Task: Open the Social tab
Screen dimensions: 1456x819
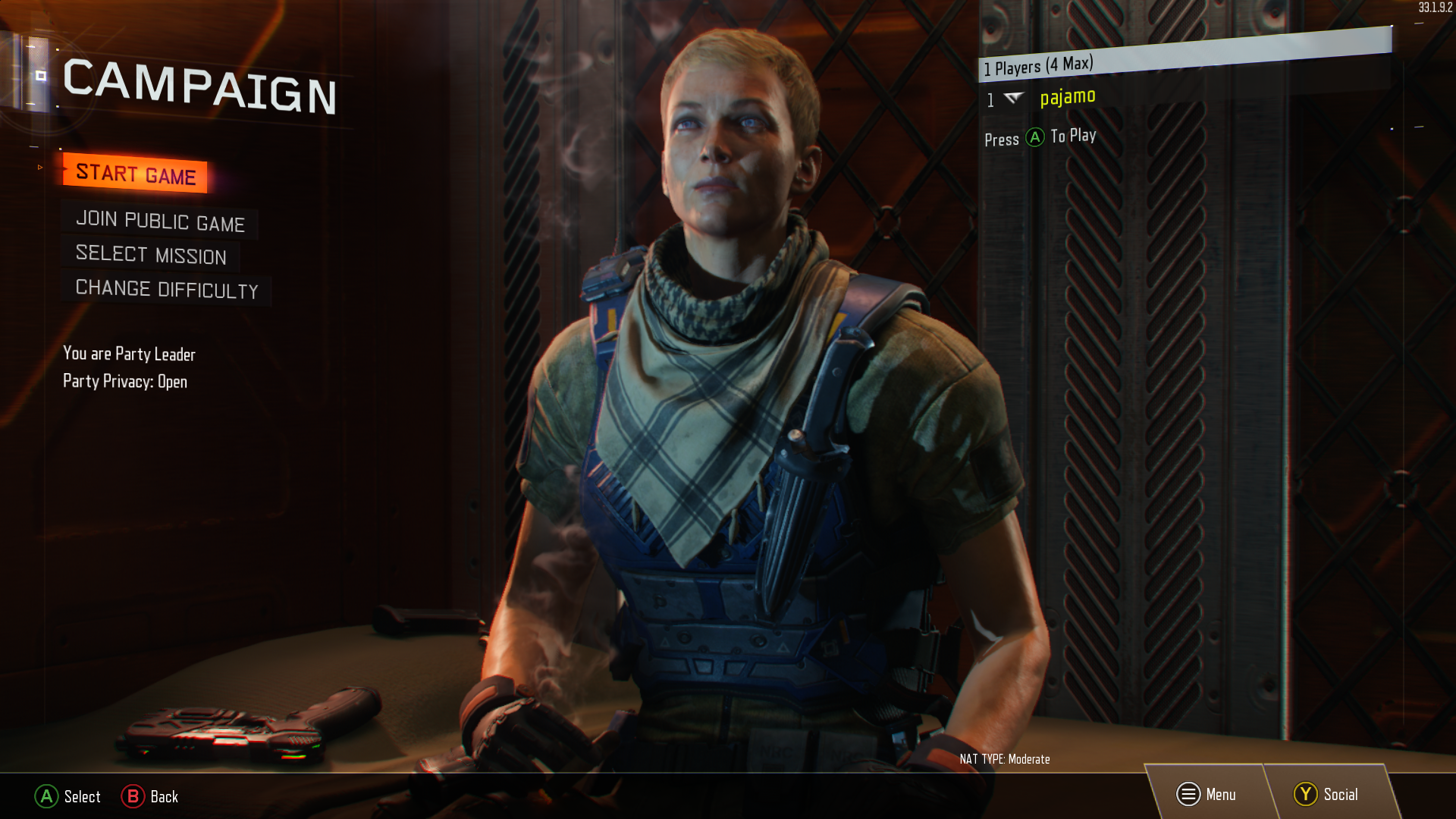Action: pos(1326,794)
